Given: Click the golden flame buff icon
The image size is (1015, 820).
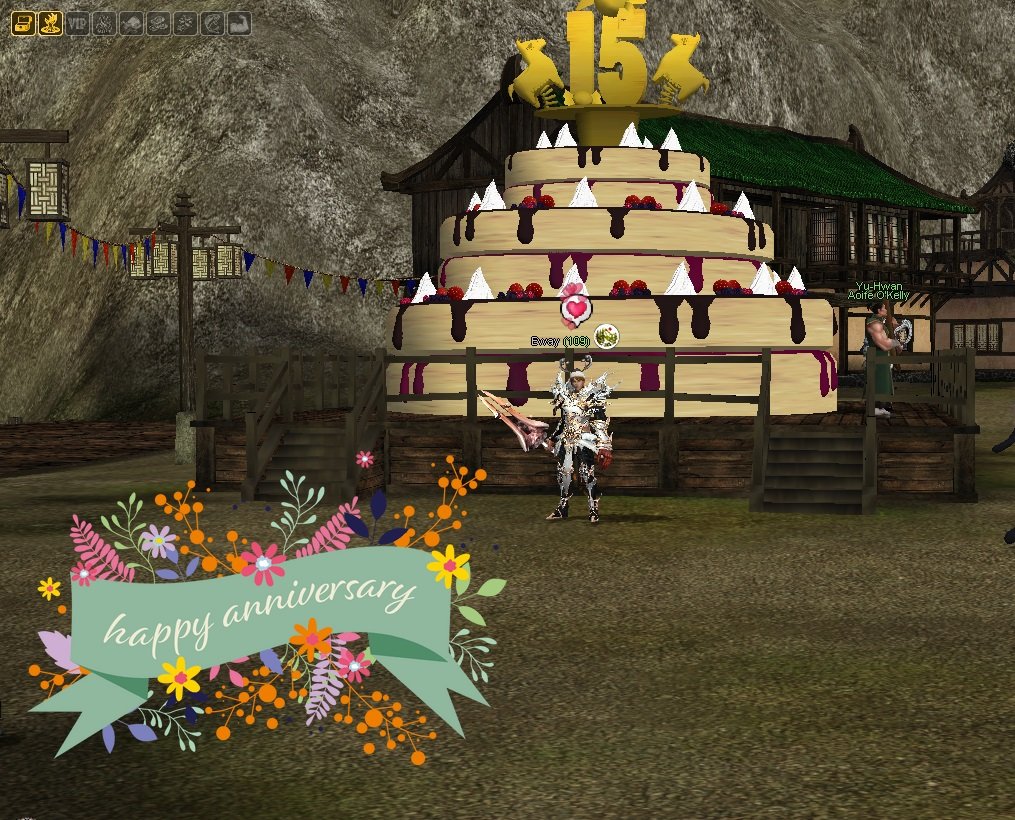Looking at the screenshot, I should coord(50,23).
